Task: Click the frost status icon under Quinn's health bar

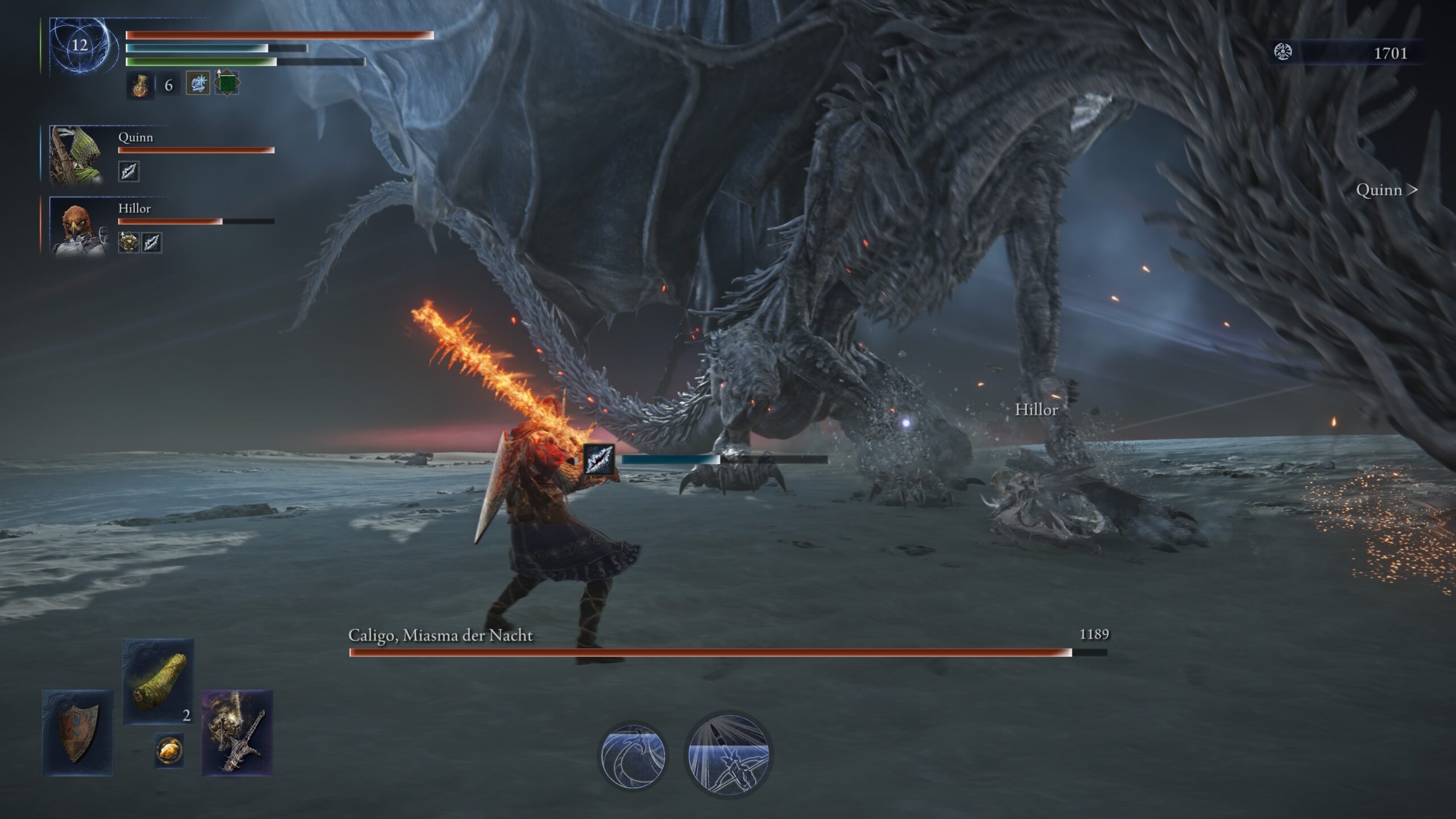Action: [x=129, y=171]
